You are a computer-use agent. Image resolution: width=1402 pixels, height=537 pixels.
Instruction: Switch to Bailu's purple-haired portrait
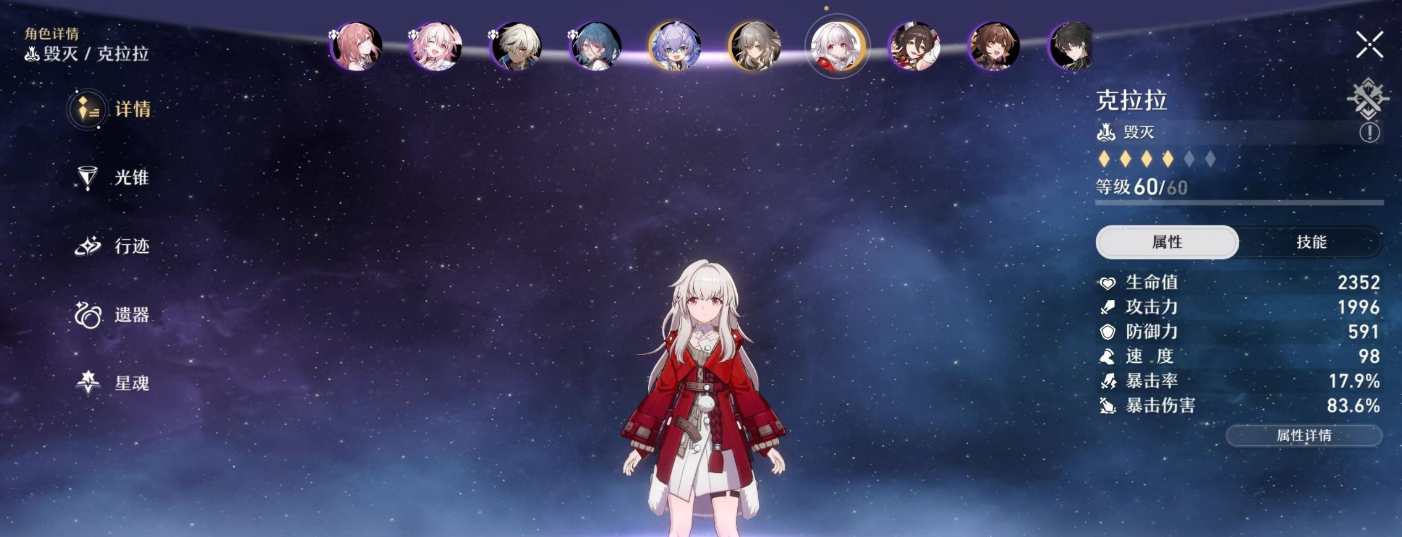[x=675, y=46]
